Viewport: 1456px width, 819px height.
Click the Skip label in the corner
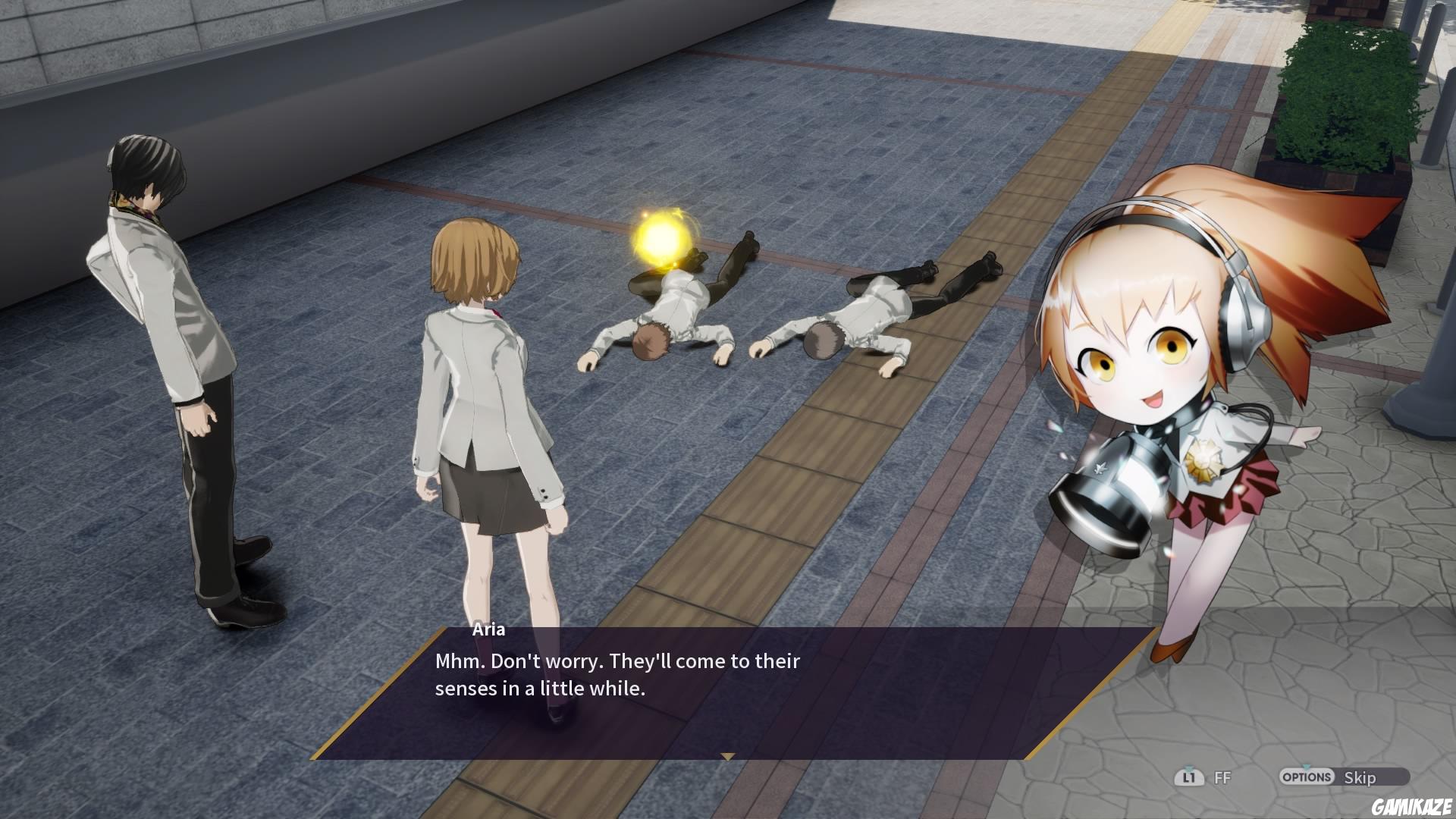click(1362, 777)
